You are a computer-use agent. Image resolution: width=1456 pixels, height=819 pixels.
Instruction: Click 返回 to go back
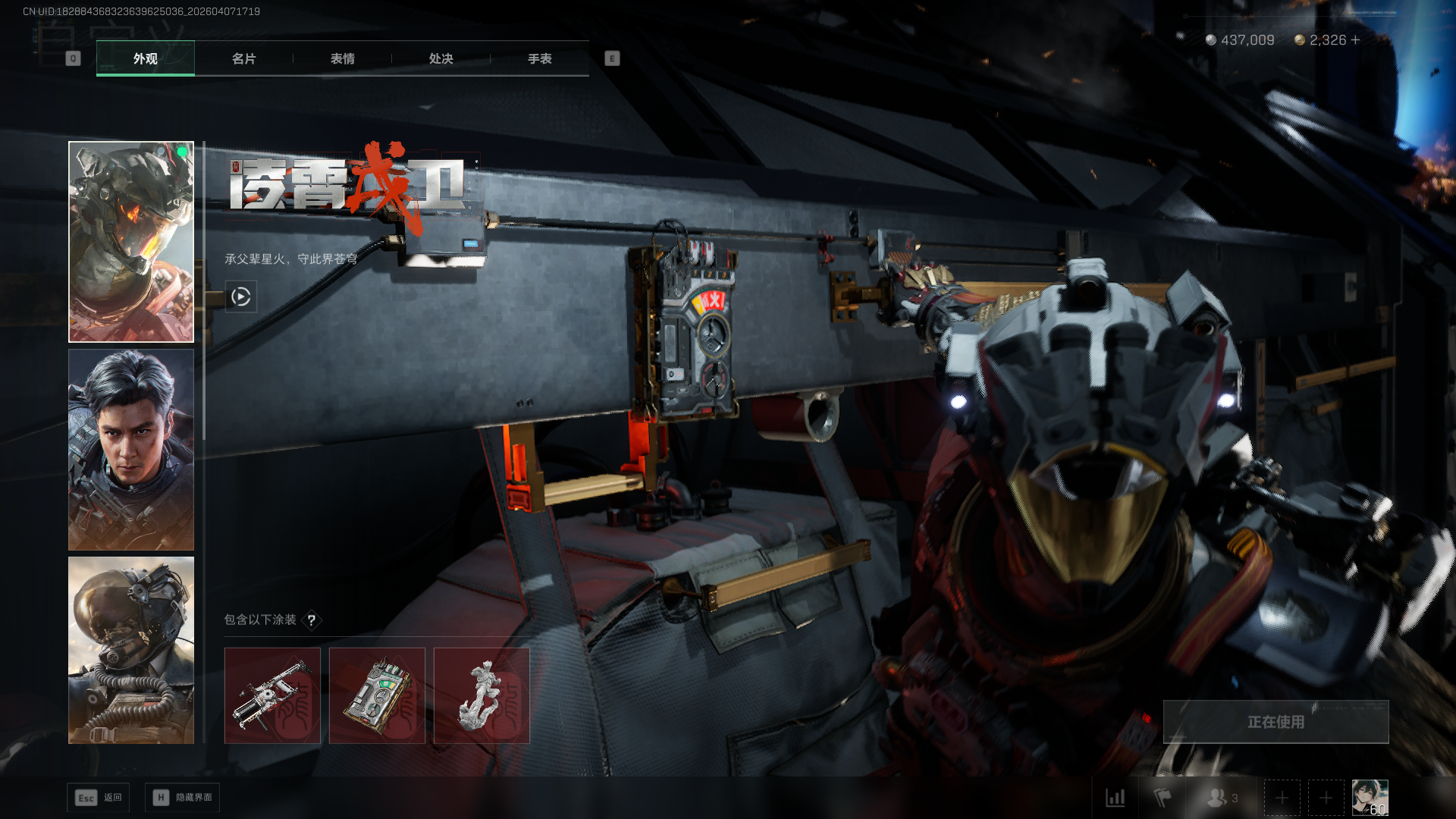(99, 798)
